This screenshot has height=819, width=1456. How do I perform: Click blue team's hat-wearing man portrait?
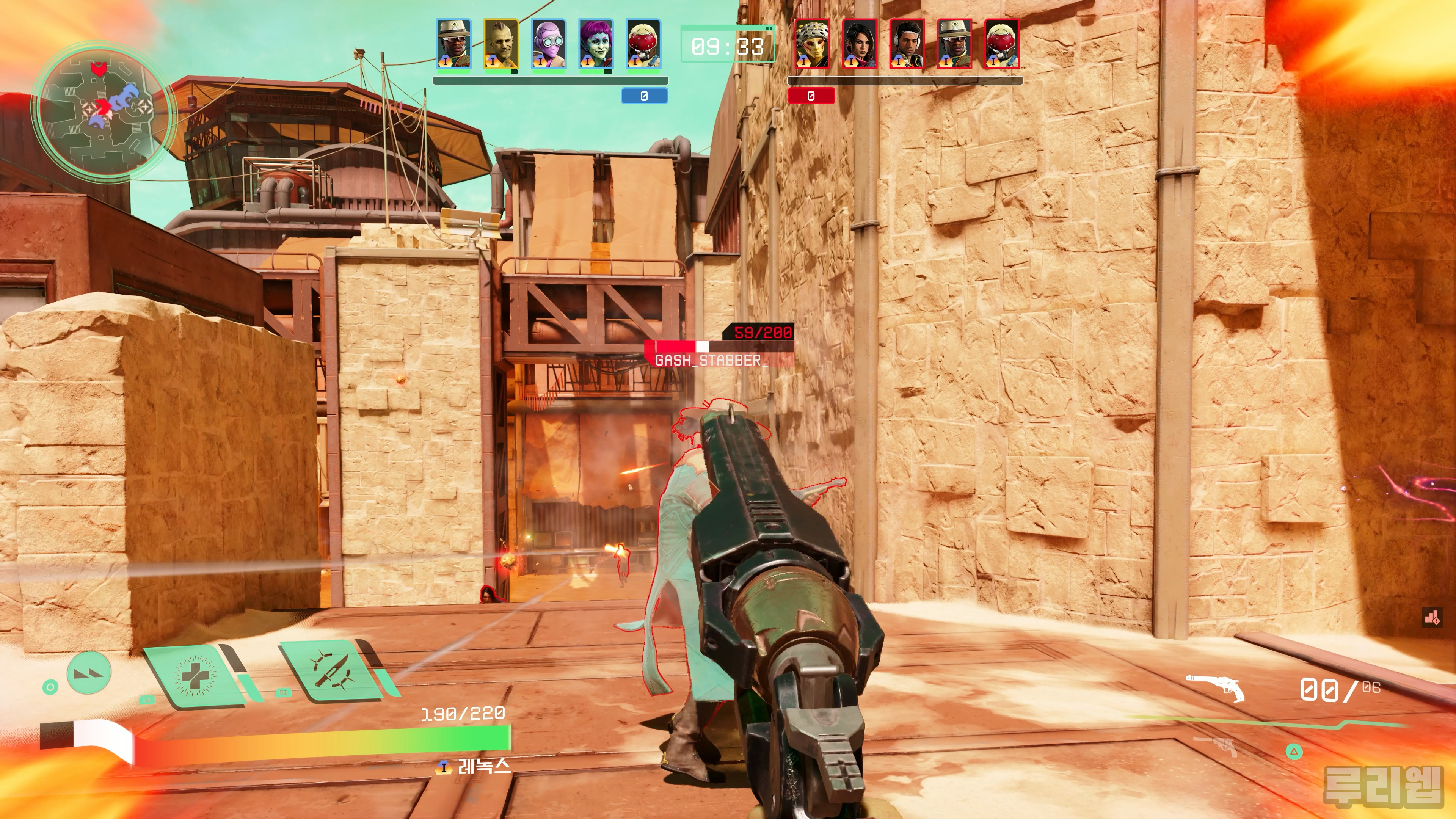click(453, 44)
